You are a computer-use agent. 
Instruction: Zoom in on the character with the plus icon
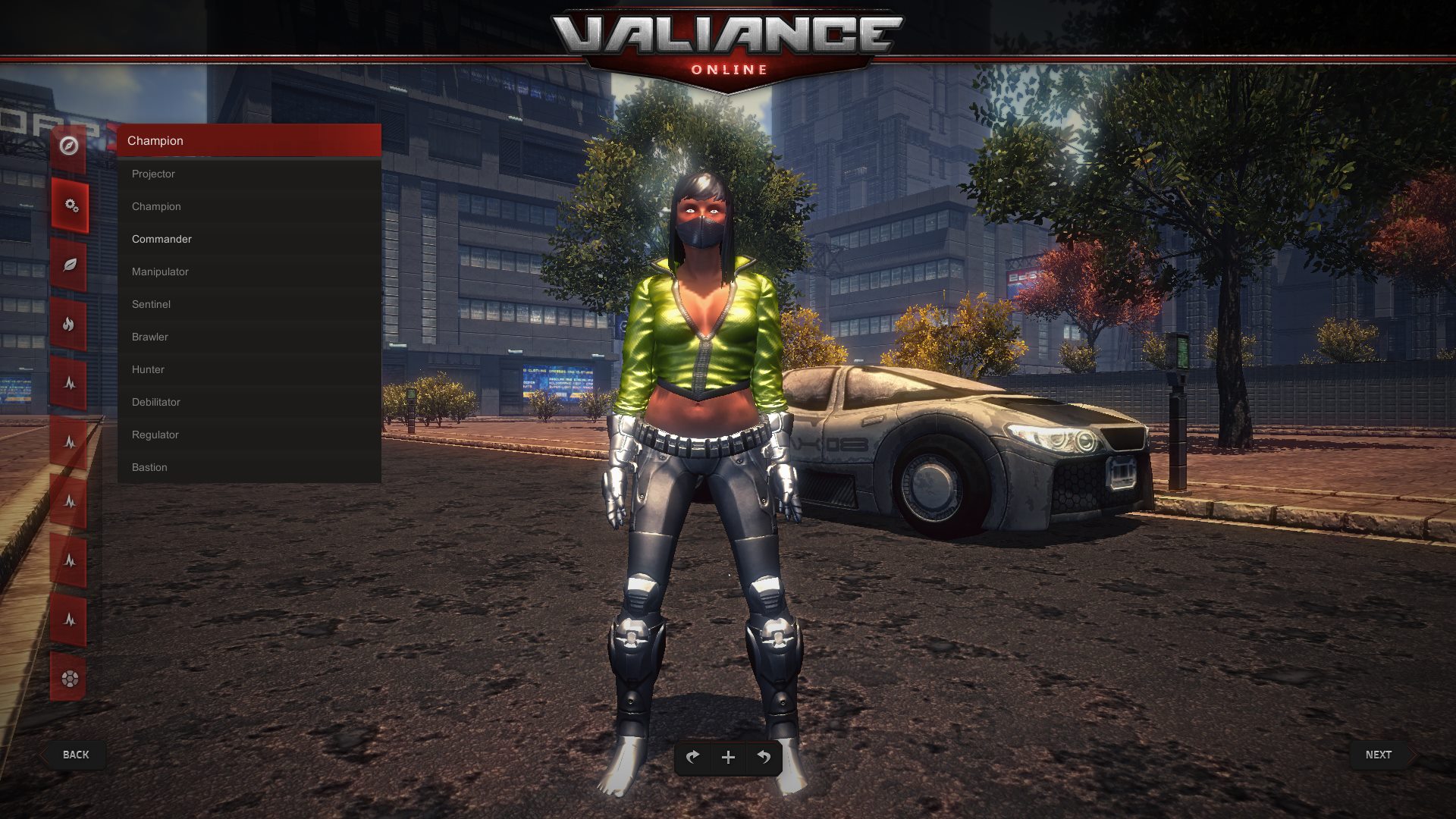click(x=728, y=757)
